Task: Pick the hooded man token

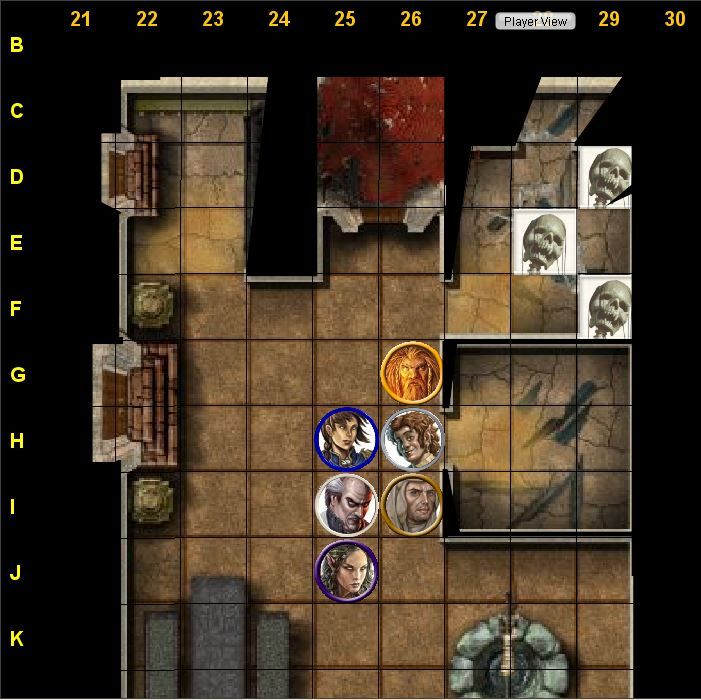Action: point(411,505)
